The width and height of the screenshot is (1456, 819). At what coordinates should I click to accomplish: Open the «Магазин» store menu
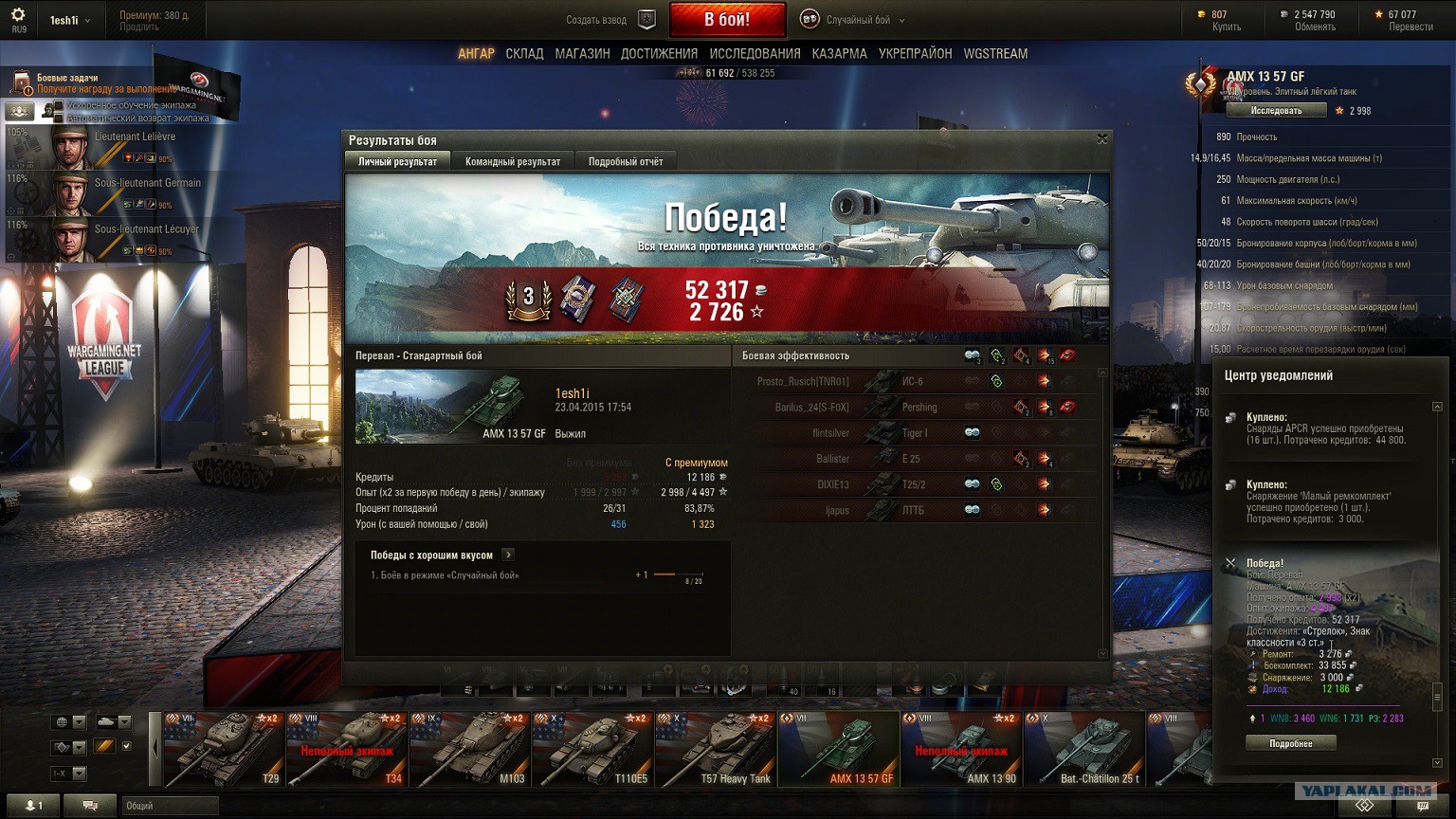pos(582,54)
